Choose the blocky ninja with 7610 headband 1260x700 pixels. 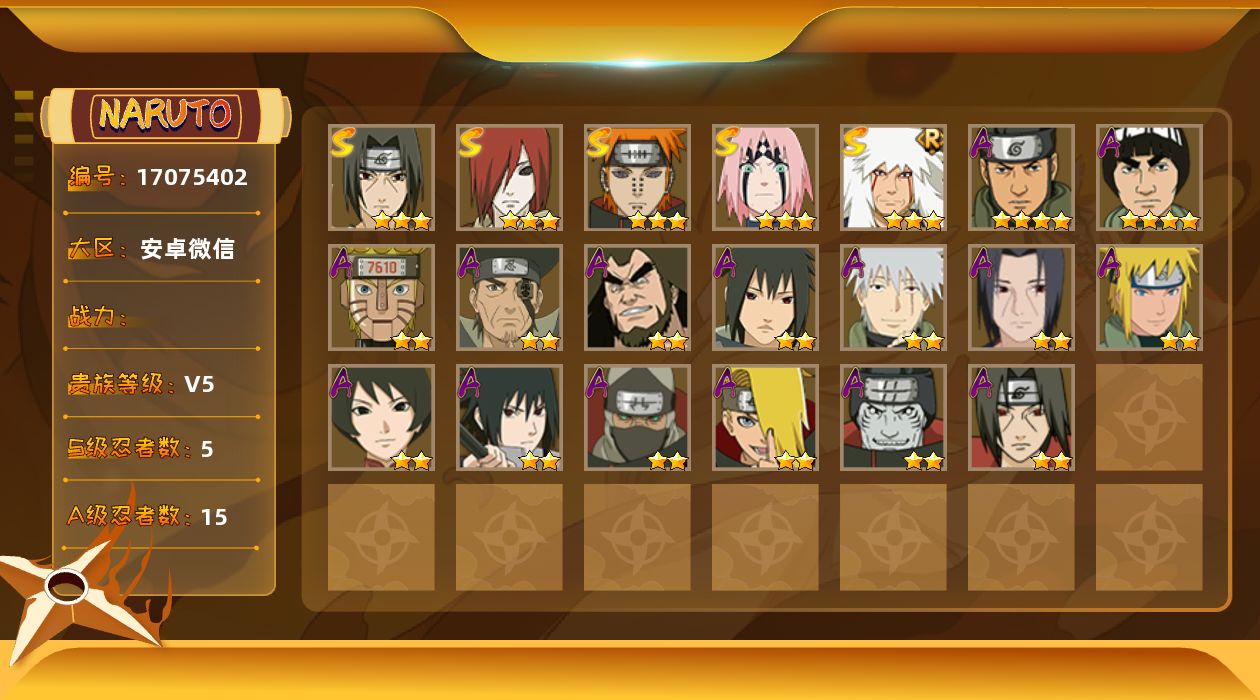pos(381,298)
